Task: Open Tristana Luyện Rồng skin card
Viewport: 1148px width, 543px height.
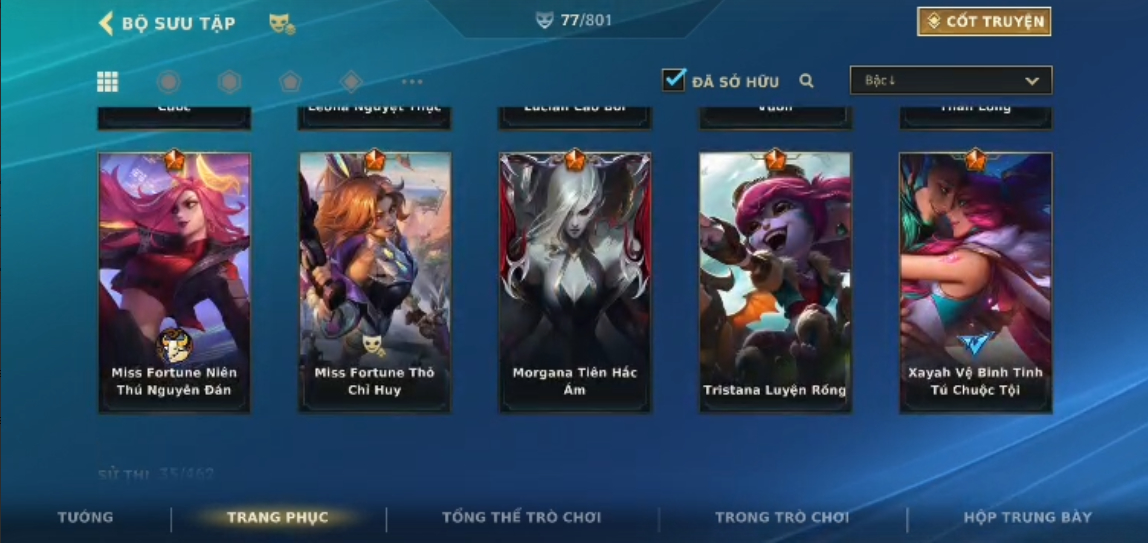Action: click(775, 282)
